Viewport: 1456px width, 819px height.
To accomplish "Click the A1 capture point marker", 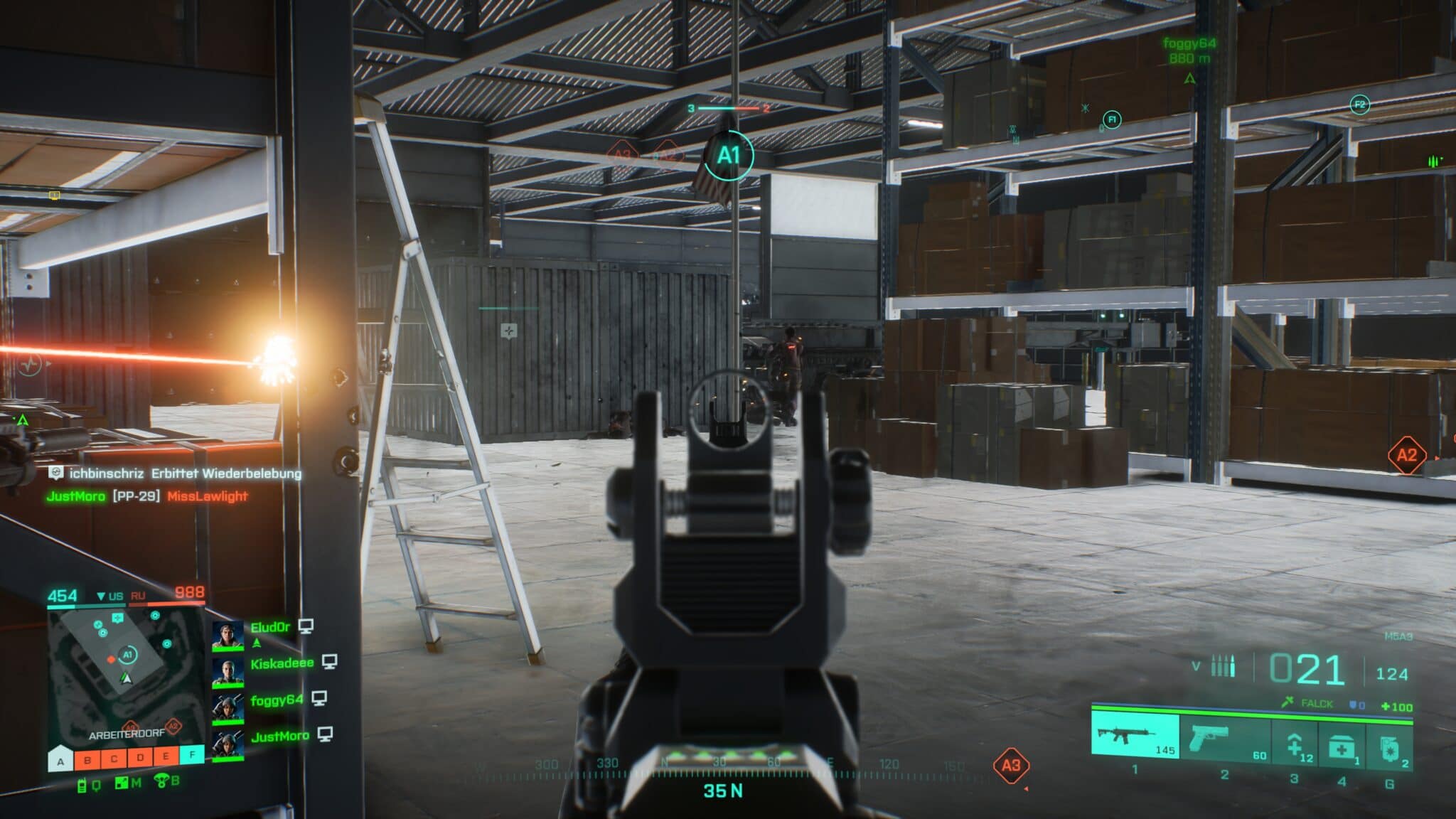I will (728, 155).
